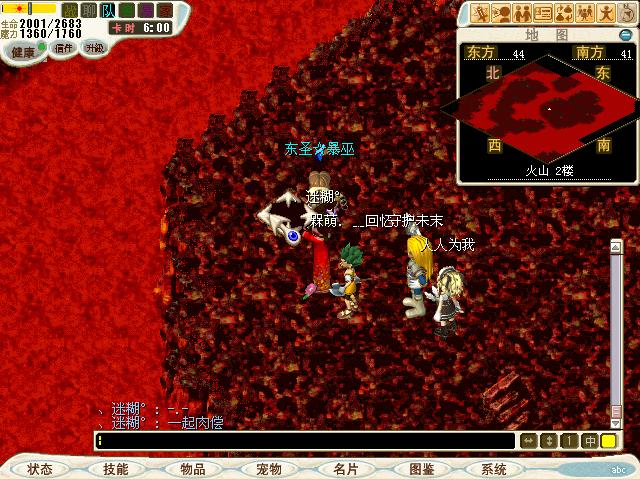Open the ID card icon in toolbar

click(543, 13)
